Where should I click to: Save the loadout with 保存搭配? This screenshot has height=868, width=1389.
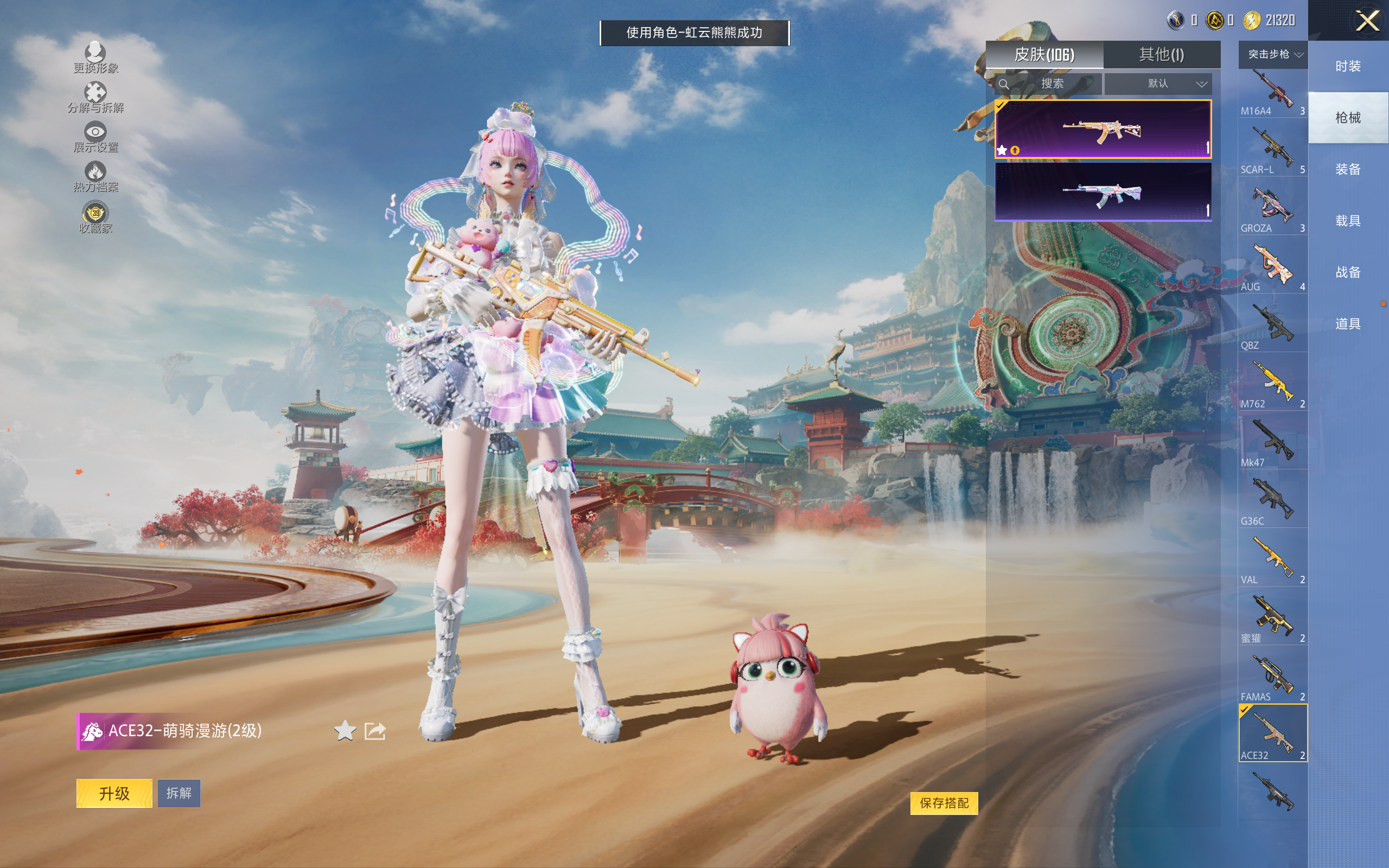[944, 802]
